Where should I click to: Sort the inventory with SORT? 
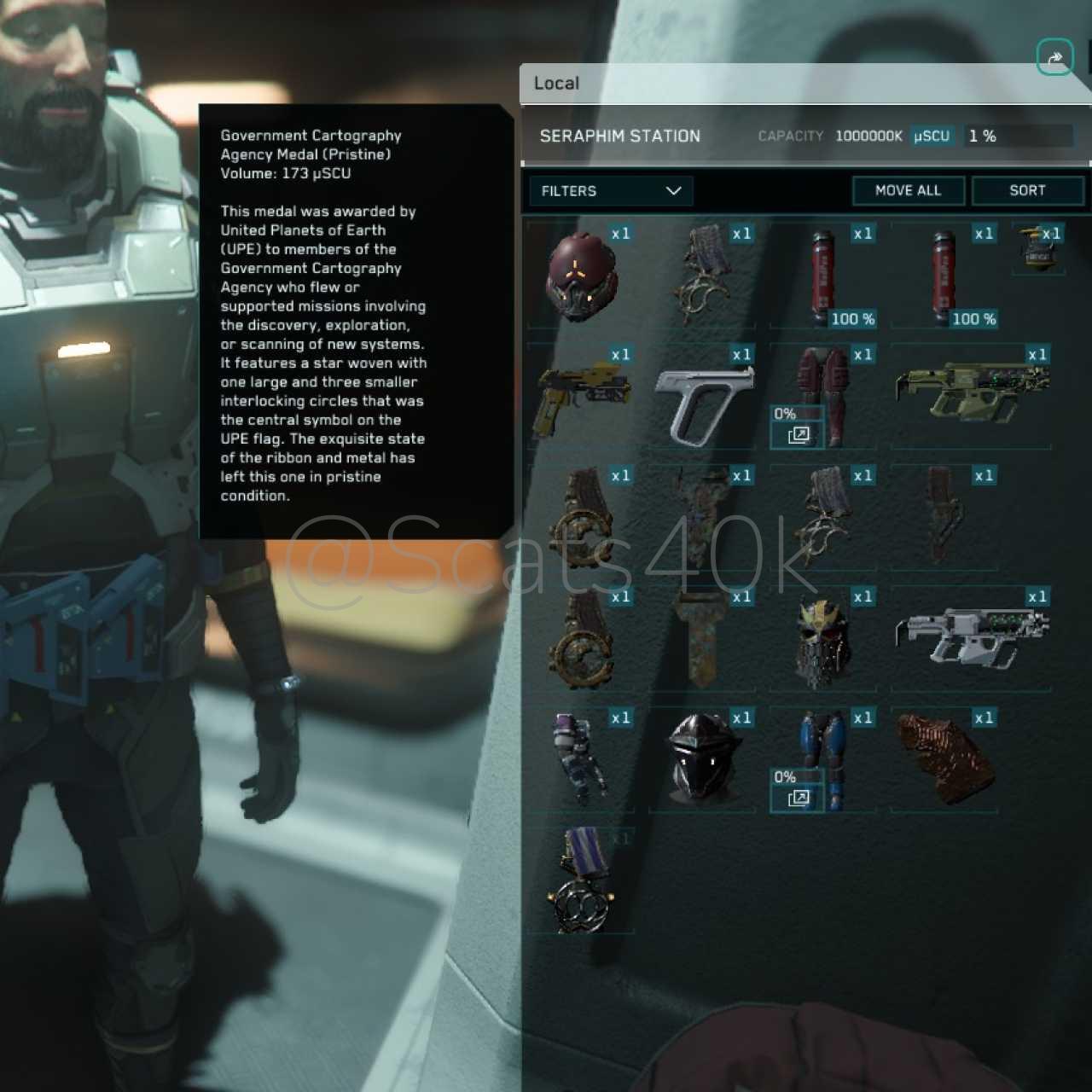(x=1027, y=190)
